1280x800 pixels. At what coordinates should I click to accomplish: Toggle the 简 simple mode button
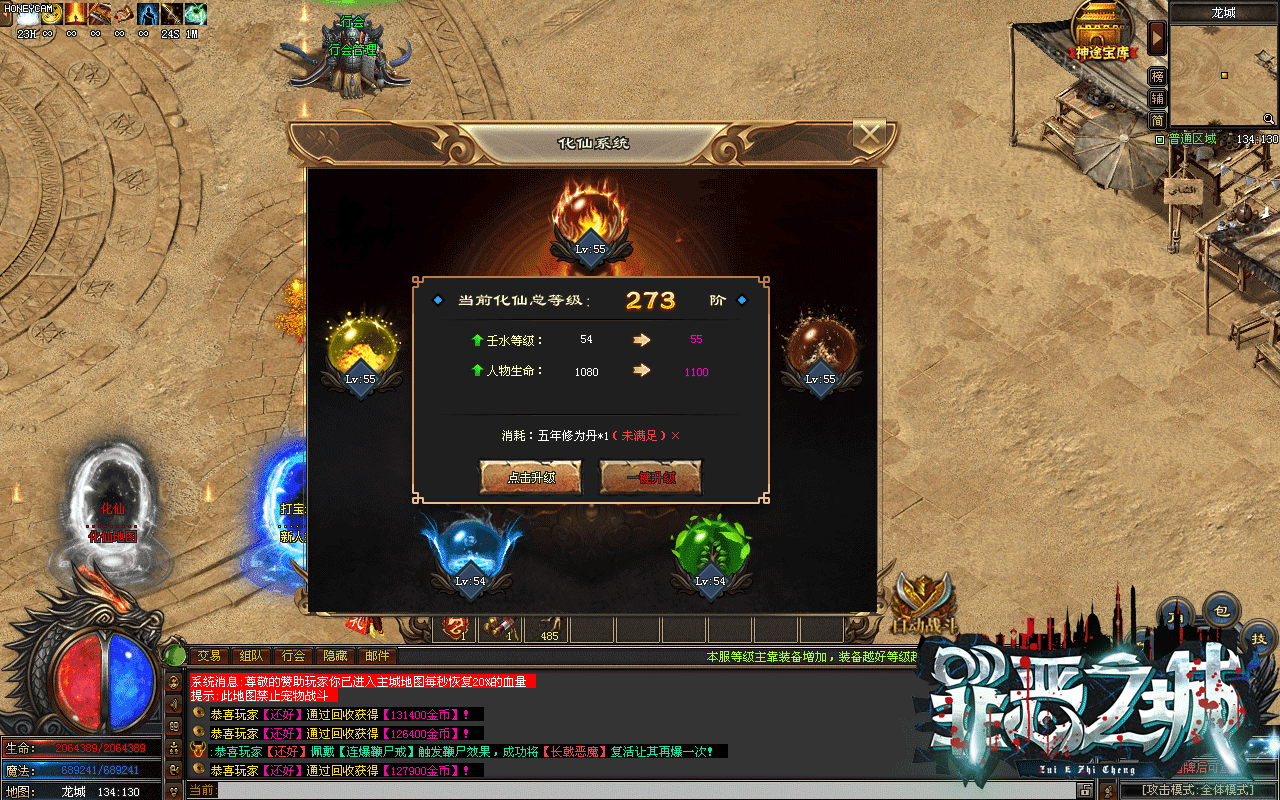tap(1157, 120)
